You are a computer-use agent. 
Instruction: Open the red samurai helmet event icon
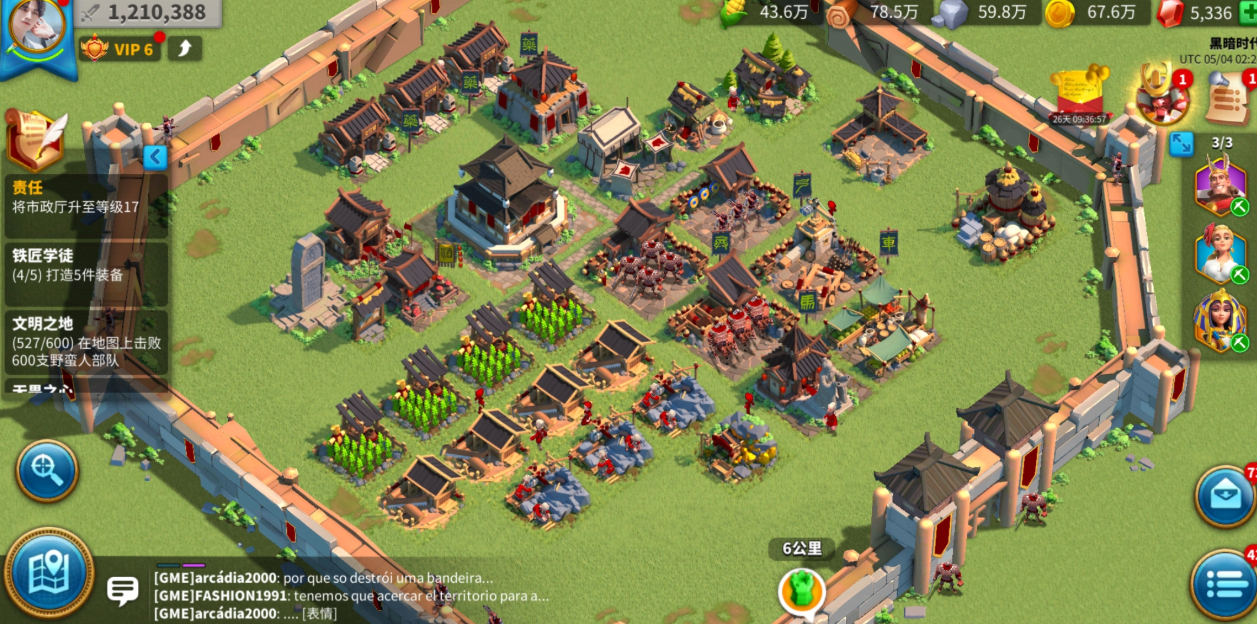click(1163, 95)
